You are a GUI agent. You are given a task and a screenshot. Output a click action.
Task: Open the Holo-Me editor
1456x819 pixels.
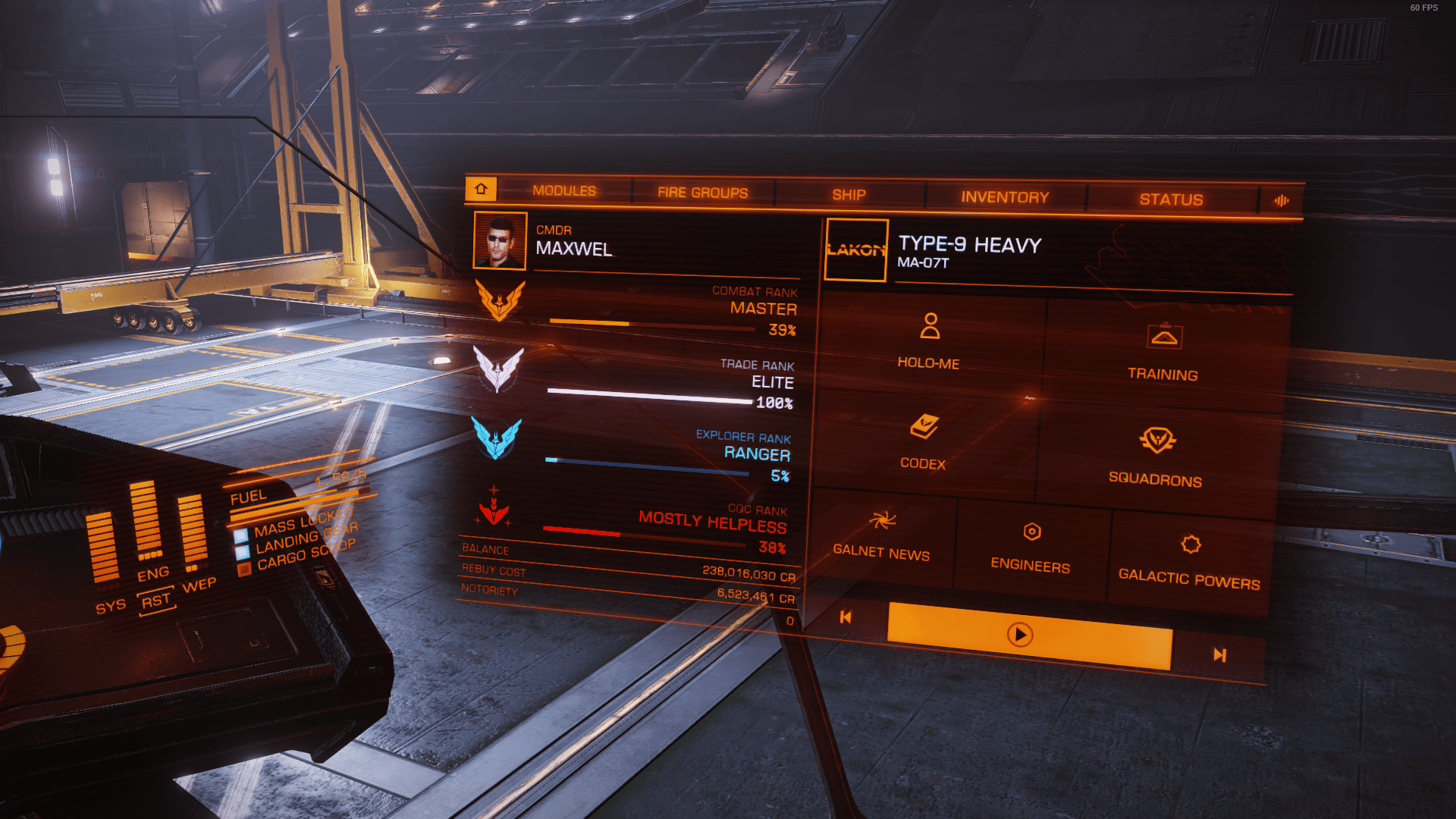point(929,341)
